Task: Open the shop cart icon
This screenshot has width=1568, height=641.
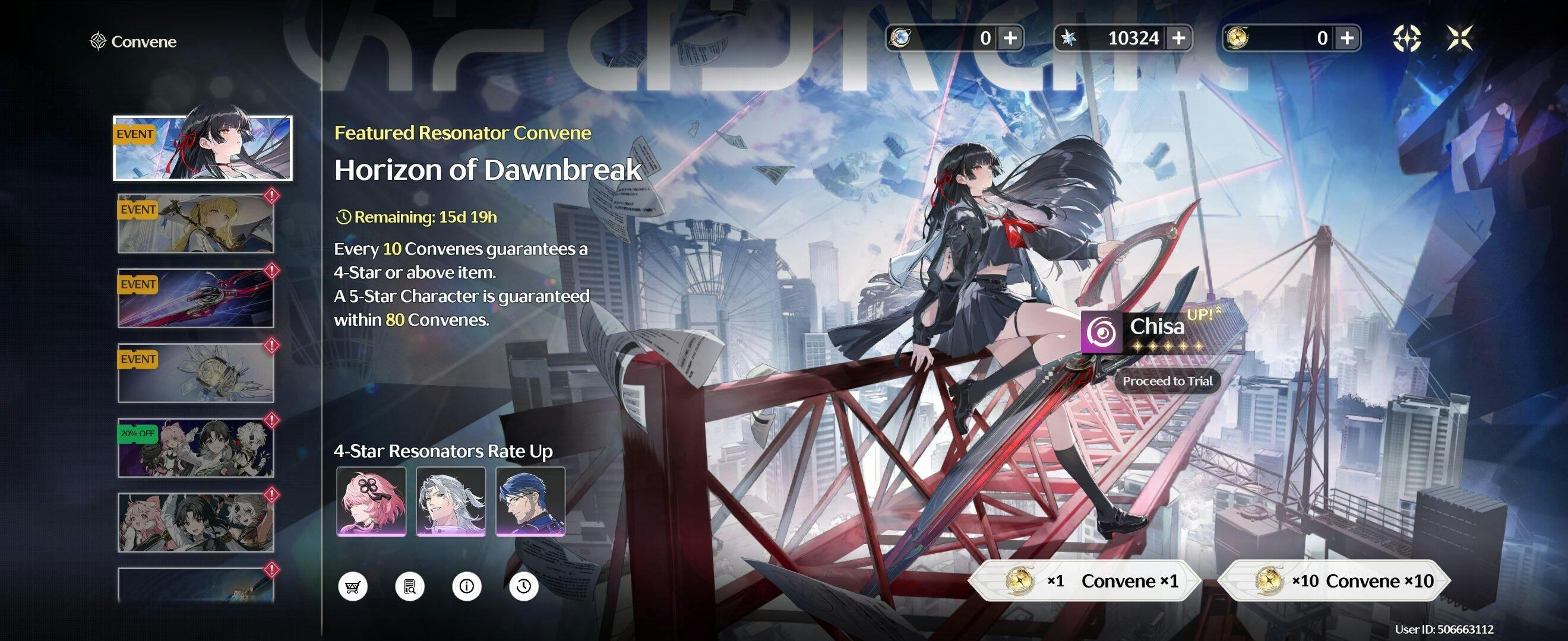Action: (x=352, y=586)
